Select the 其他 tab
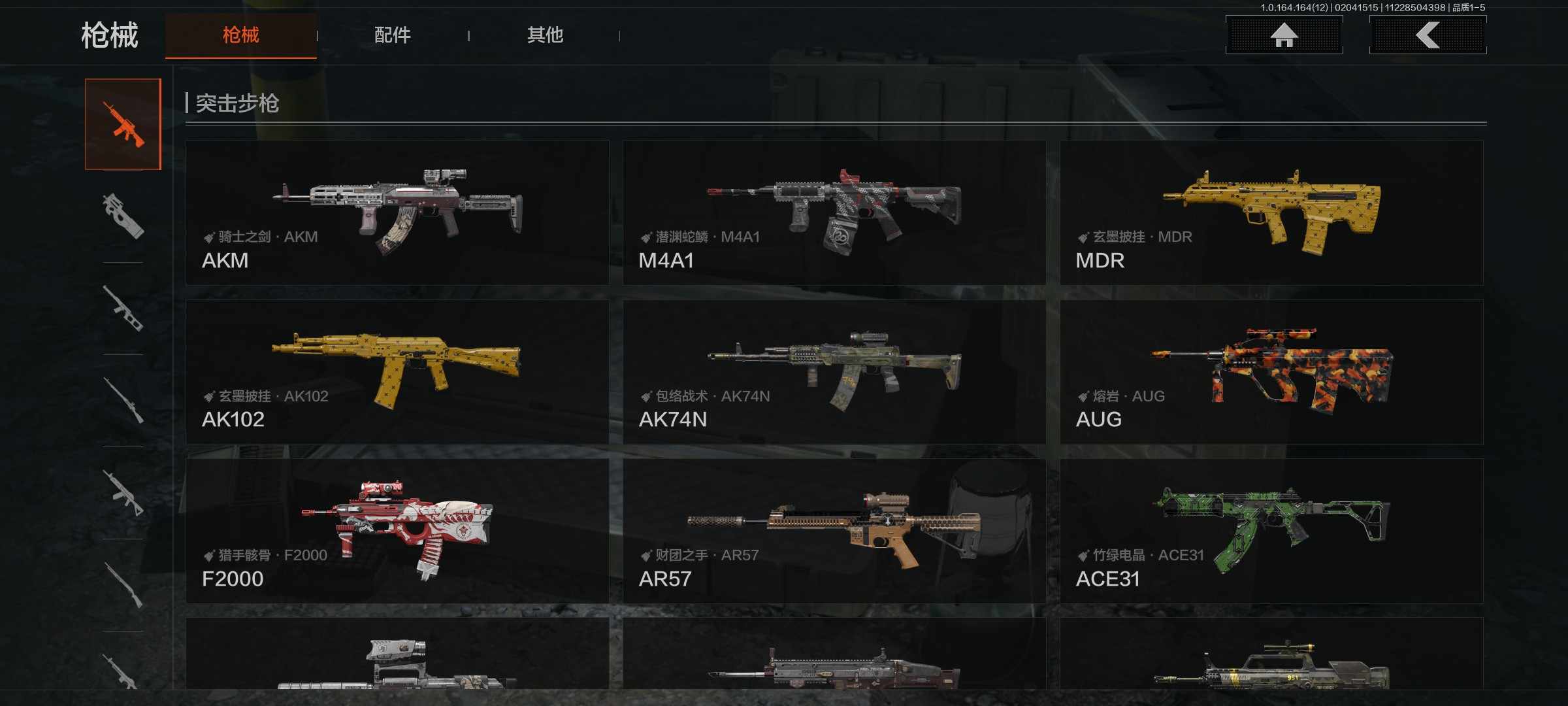The image size is (1568, 706). point(545,35)
